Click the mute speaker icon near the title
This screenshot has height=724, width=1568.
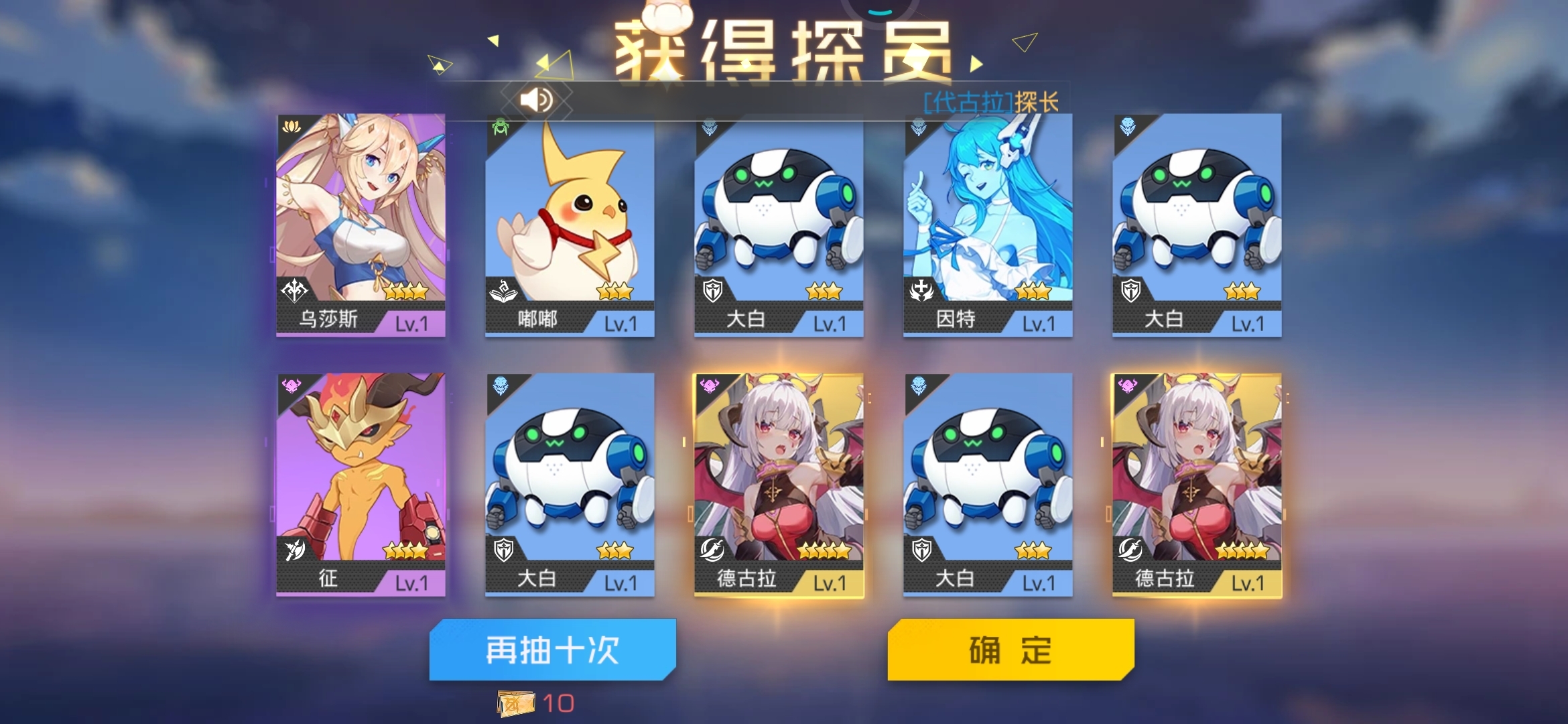click(x=536, y=99)
